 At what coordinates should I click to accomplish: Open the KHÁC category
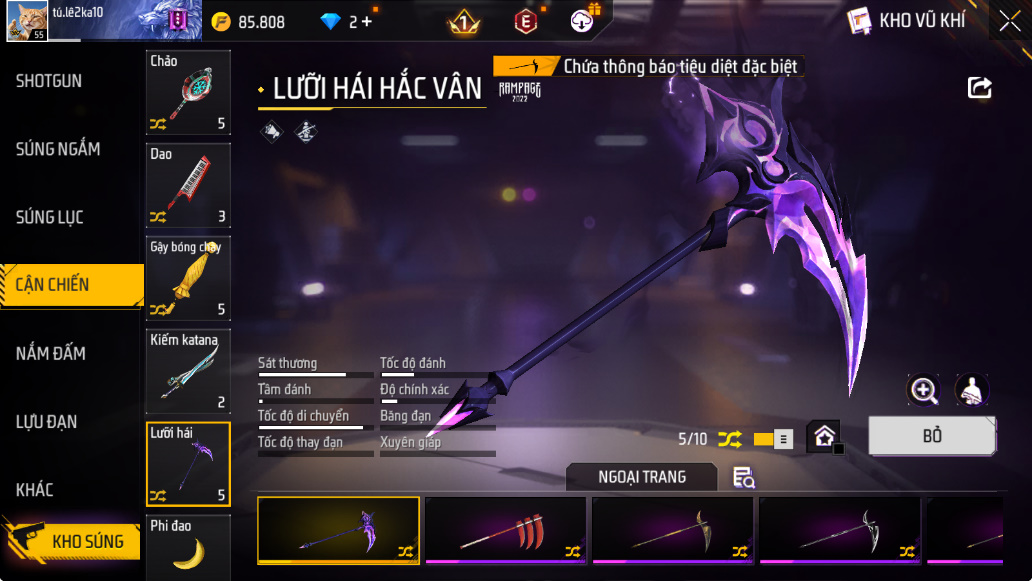[x=35, y=489]
